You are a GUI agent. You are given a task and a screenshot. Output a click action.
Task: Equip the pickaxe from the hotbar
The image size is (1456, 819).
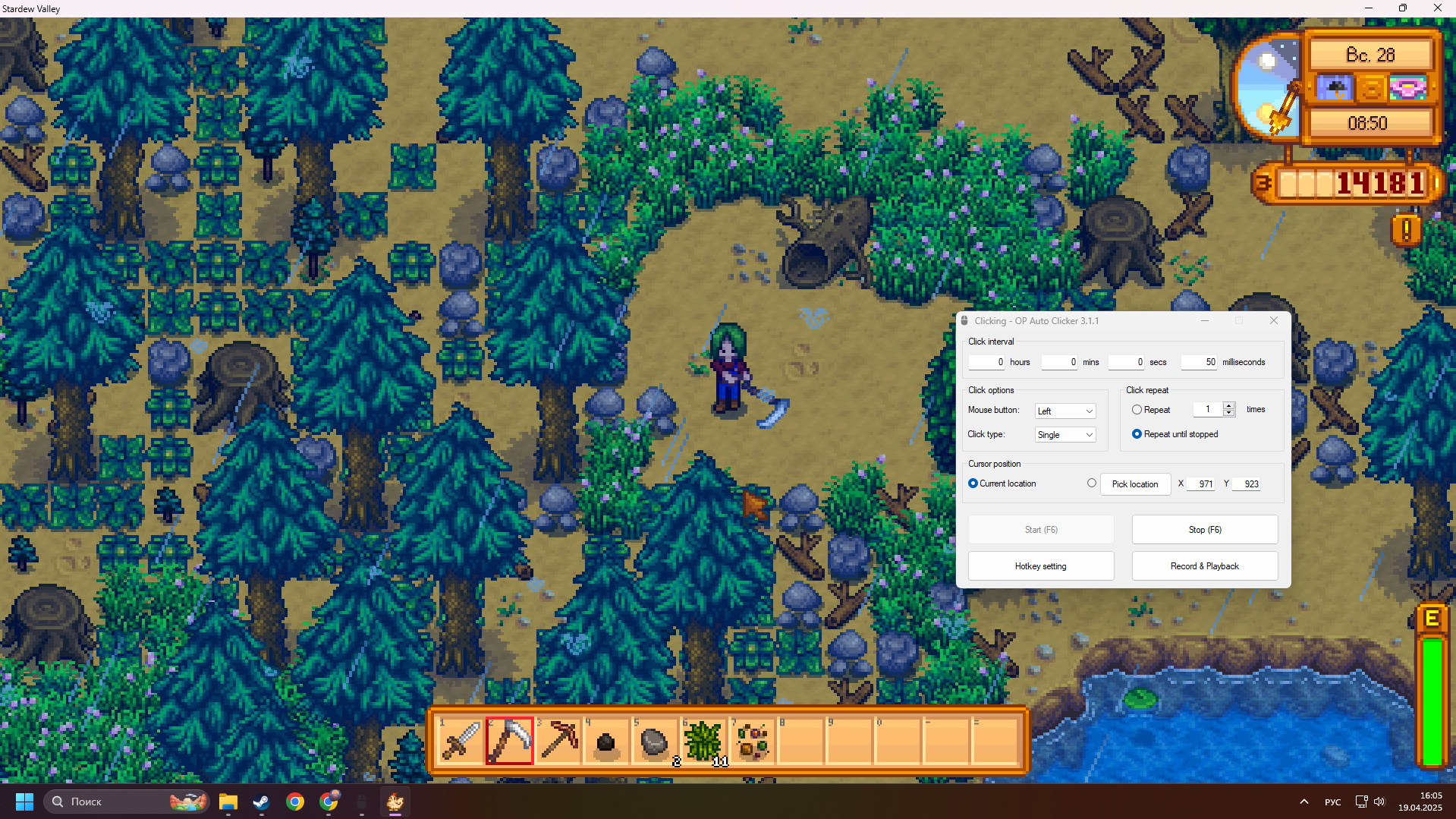[558, 740]
